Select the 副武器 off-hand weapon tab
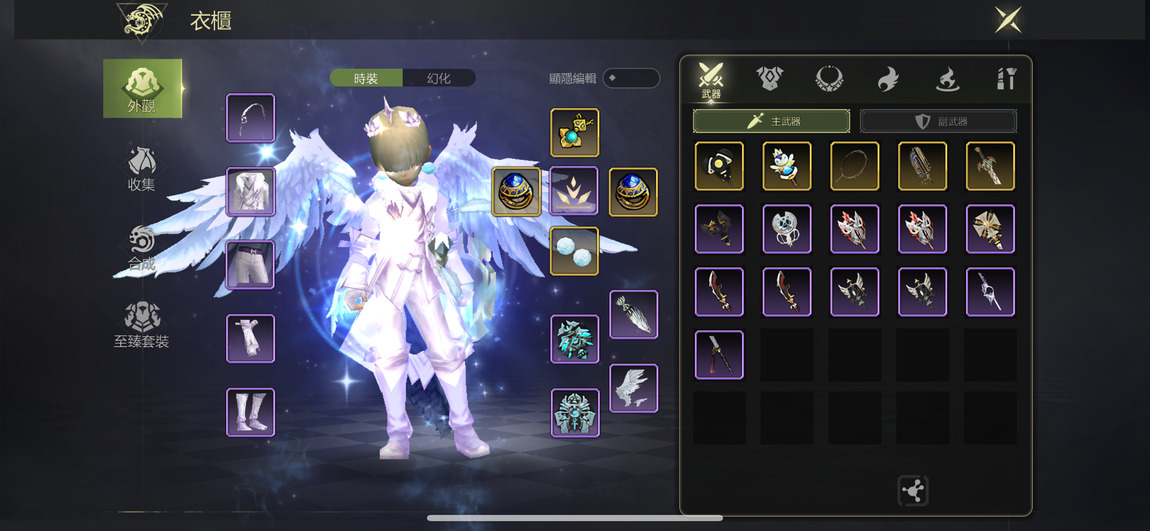Viewport: 1150px width, 531px height. 938,121
